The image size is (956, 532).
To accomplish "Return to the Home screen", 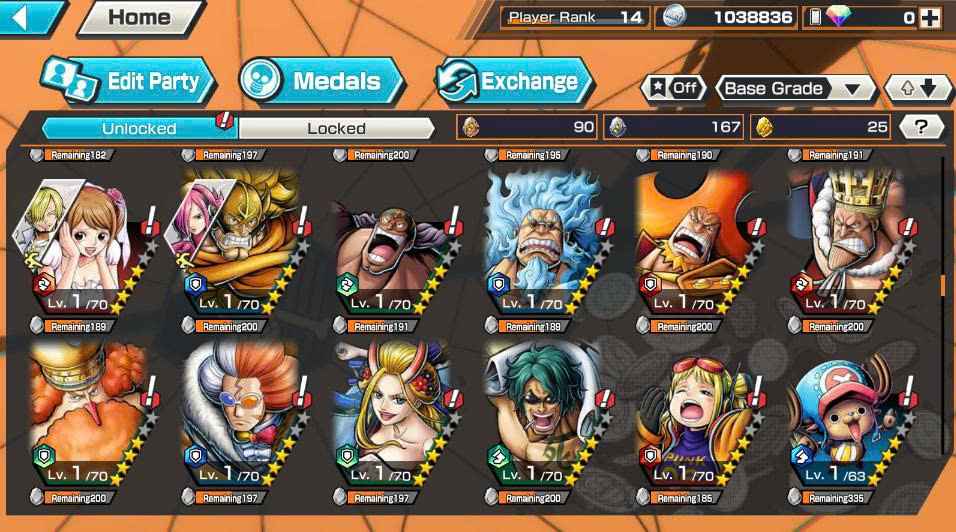I will tap(139, 17).
